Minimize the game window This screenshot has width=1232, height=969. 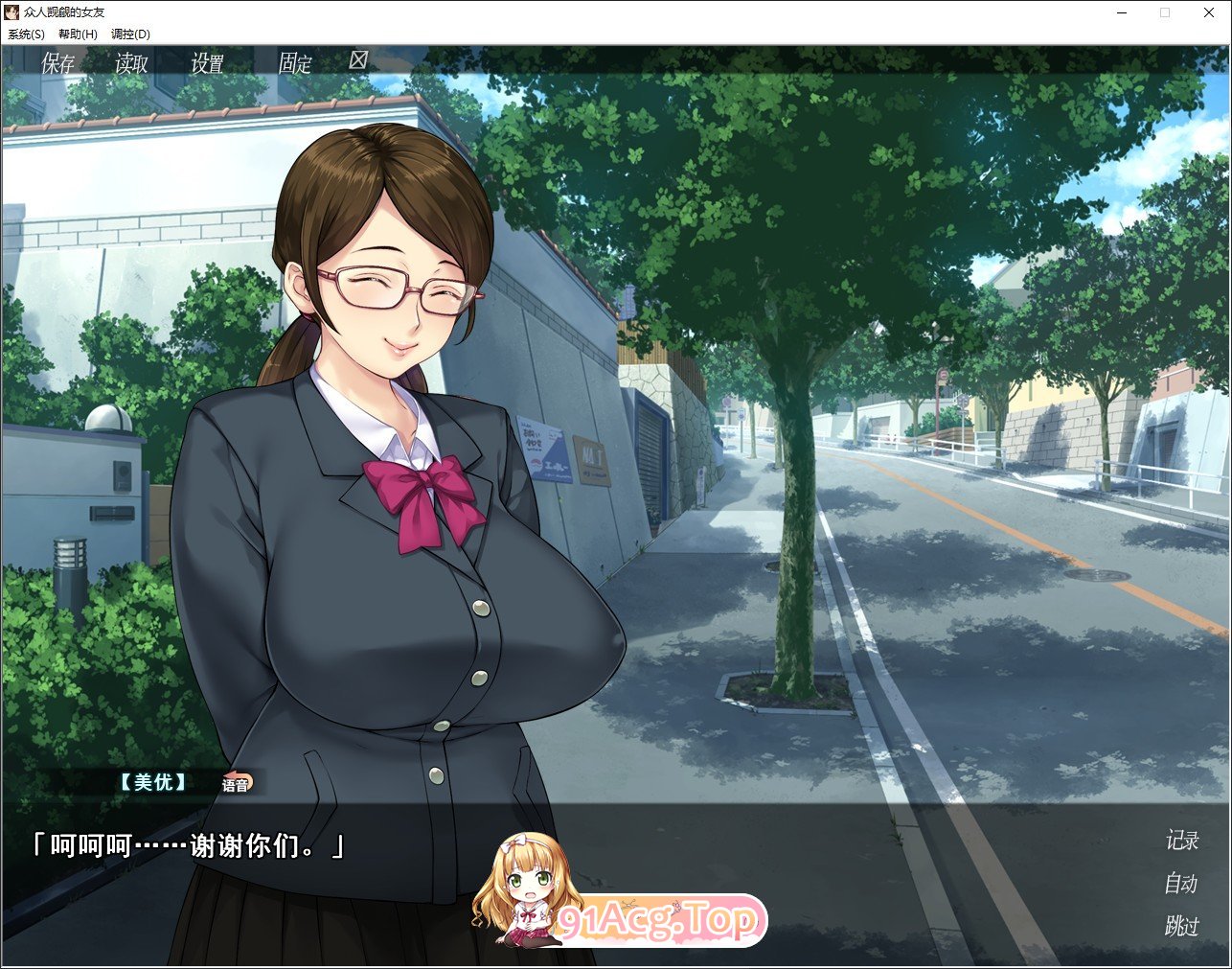point(1121,12)
